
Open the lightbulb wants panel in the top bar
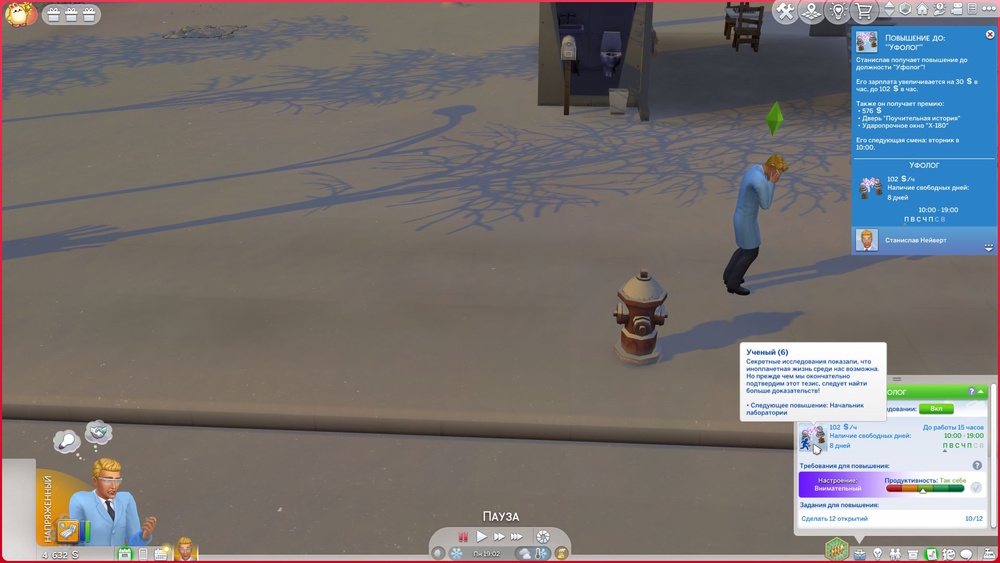pos(838,12)
